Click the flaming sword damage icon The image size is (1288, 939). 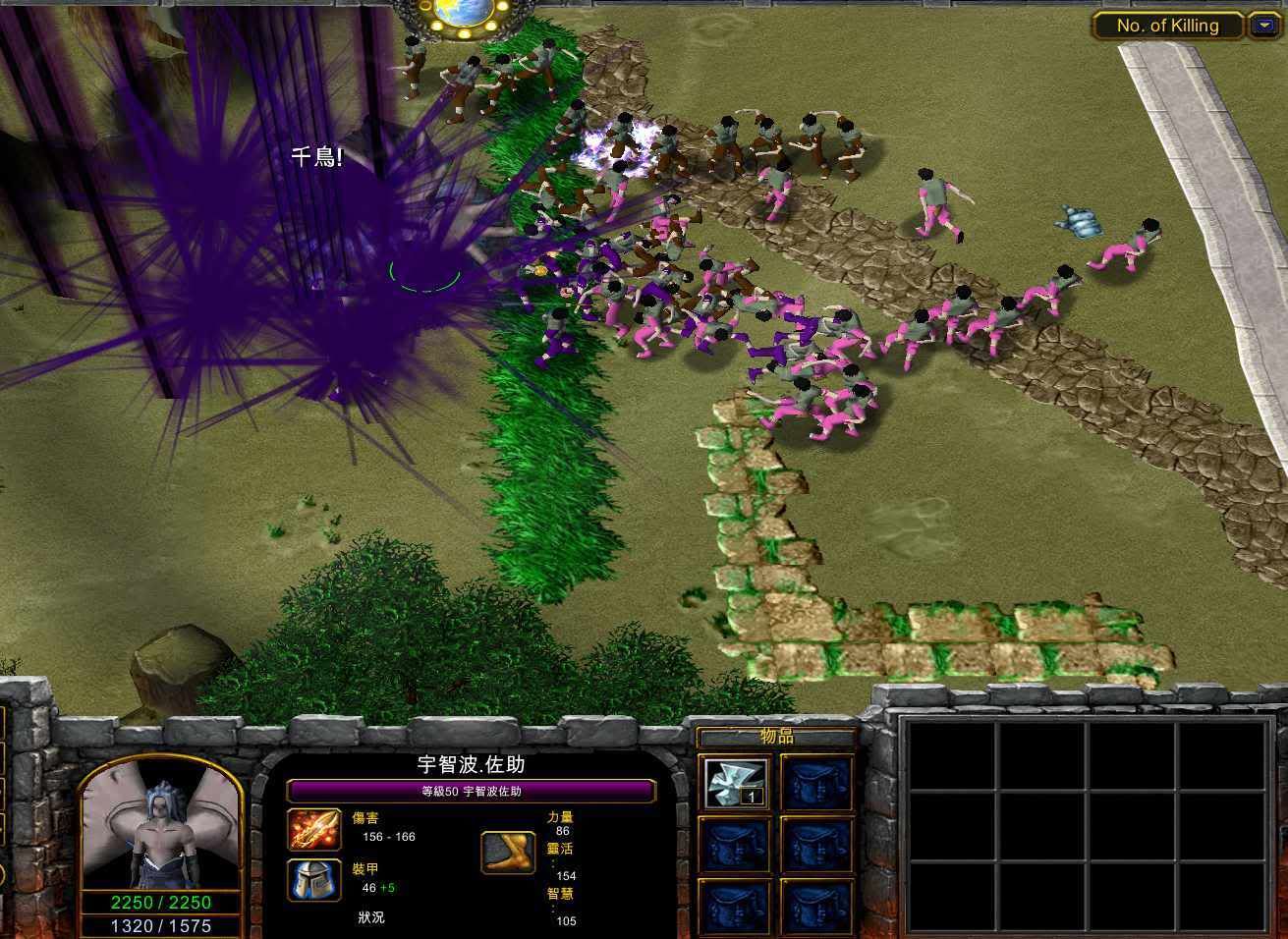tap(314, 829)
